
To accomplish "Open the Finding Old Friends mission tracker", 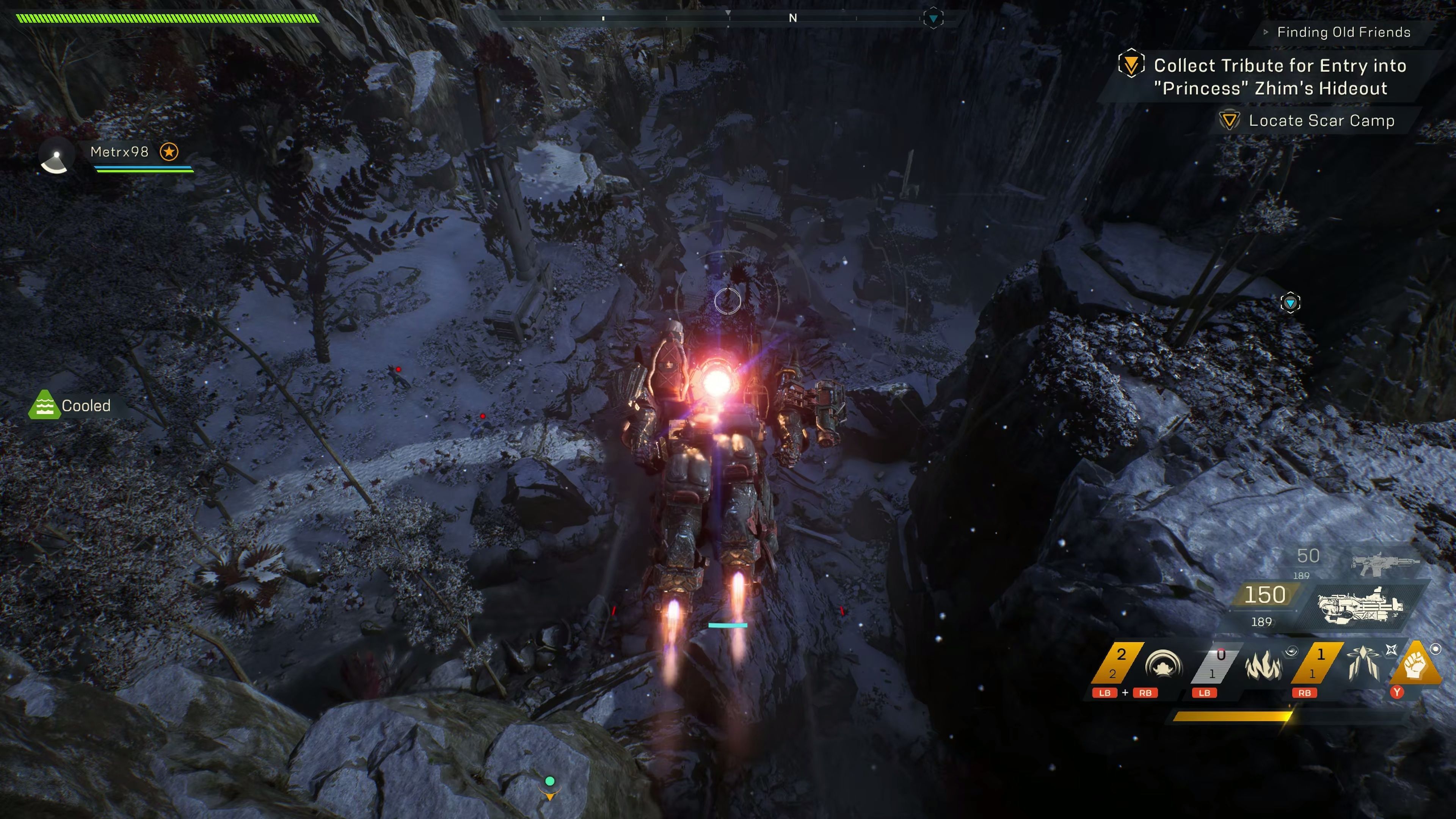I will click(1343, 32).
